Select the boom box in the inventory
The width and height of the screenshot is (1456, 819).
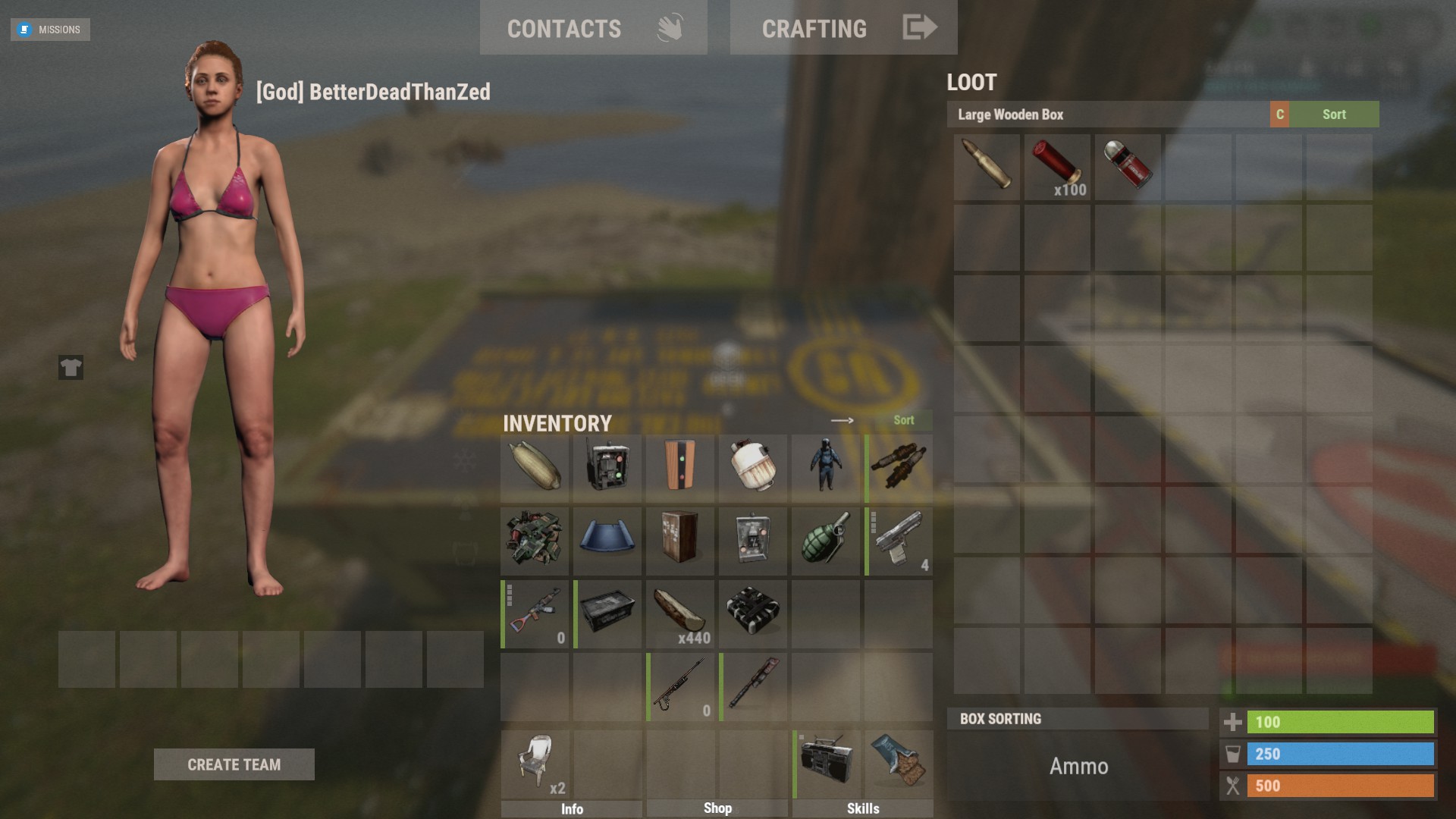click(825, 765)
